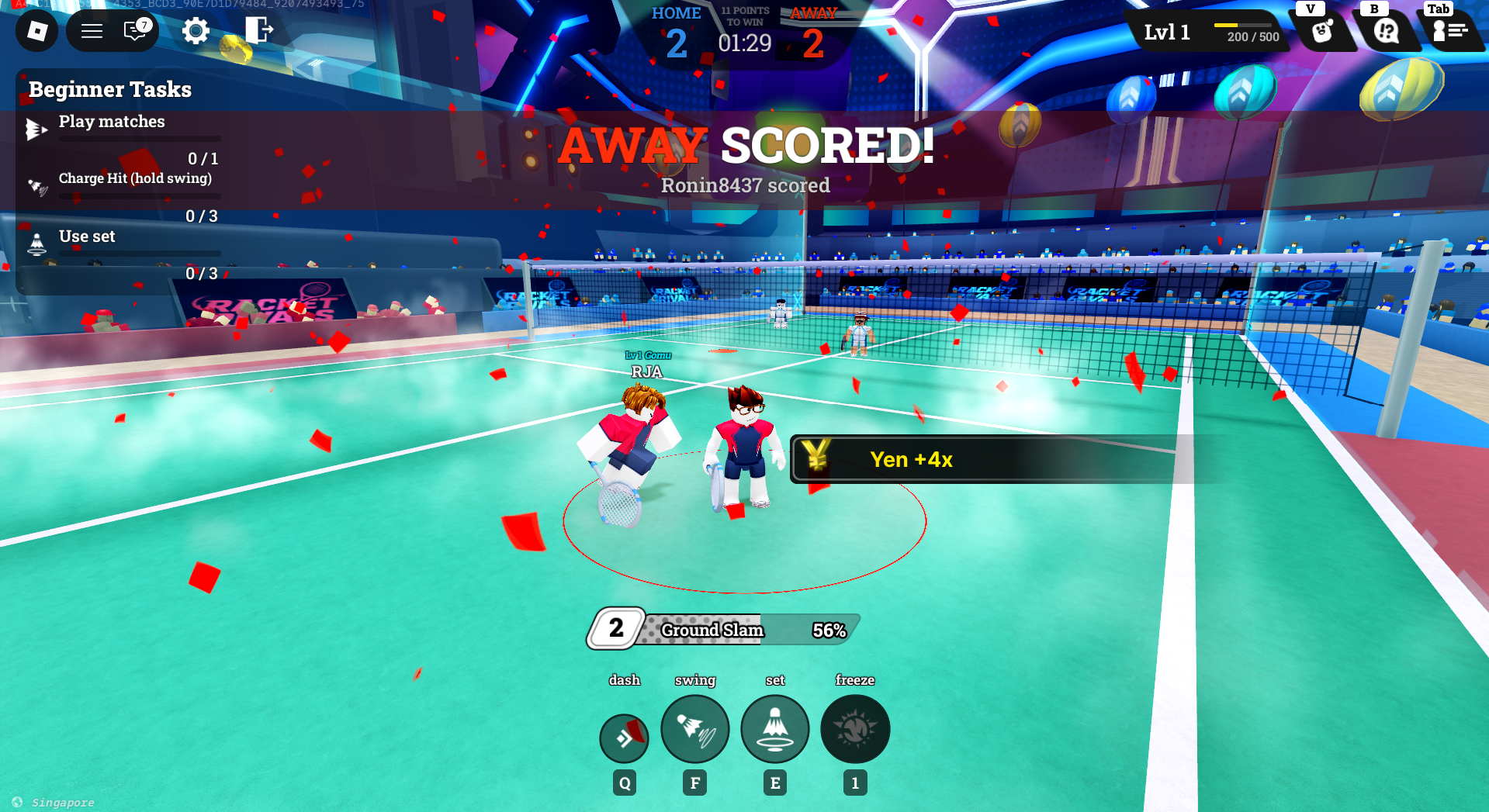Viewport: 1489px width, 812px height.
Task: Activate the swing ability icon
Action: click(694, 729)
